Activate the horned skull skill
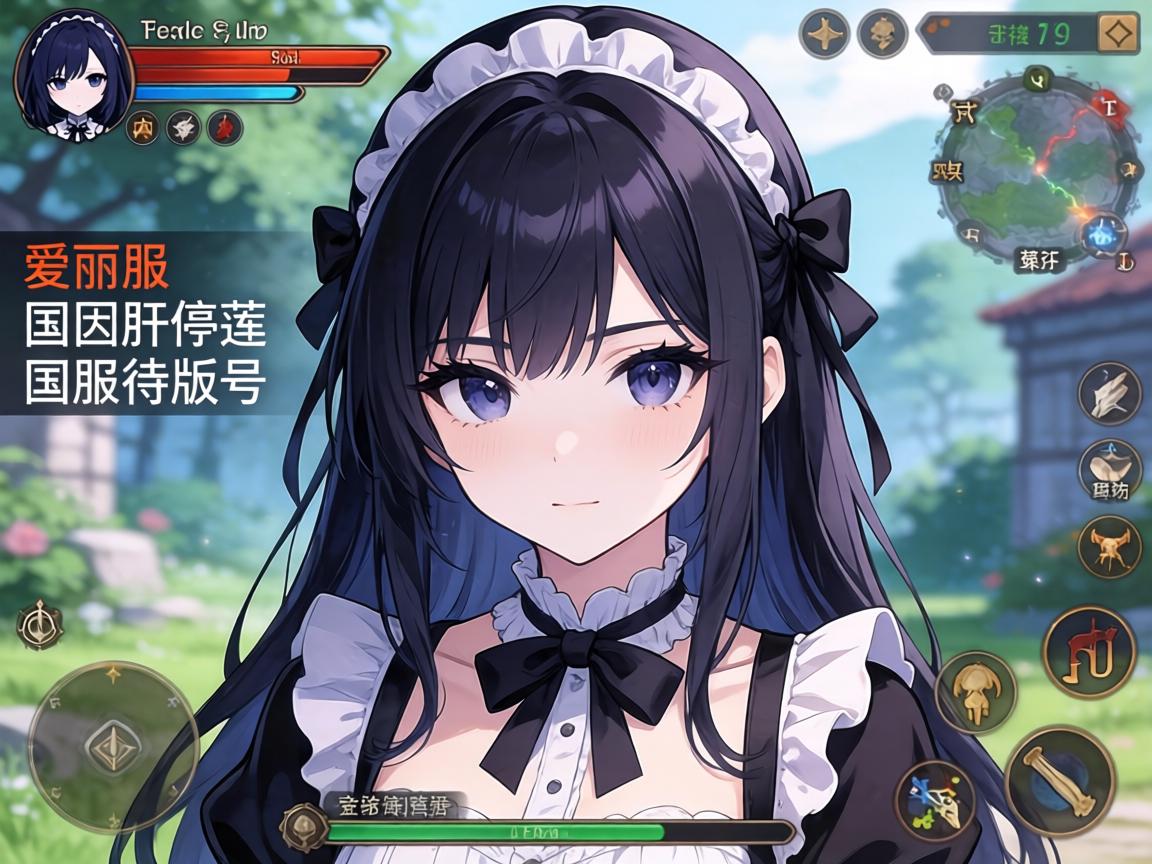 point(1109,546)
